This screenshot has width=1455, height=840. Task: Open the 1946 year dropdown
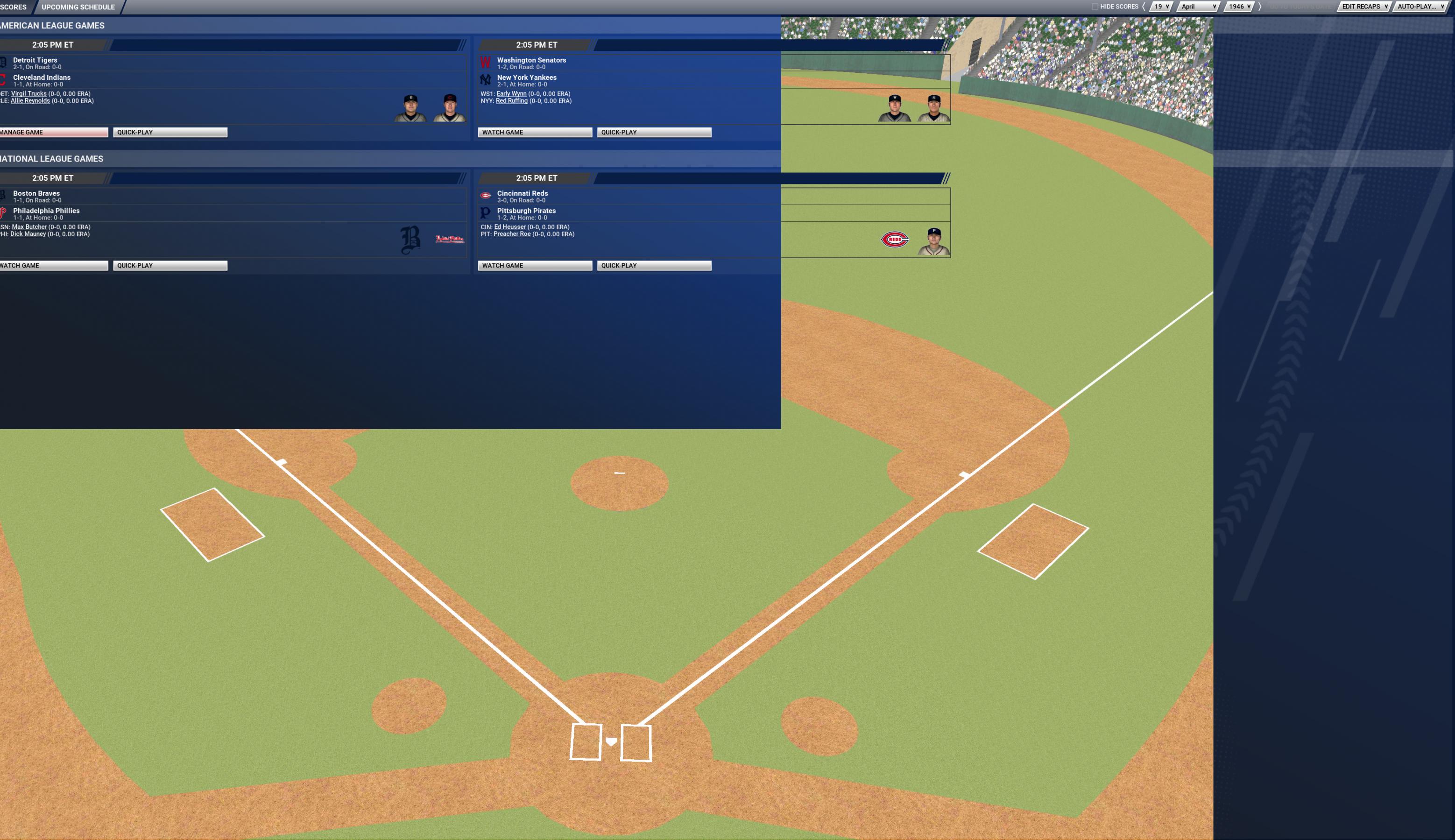pyautogui.click(x=1239, y=7)
